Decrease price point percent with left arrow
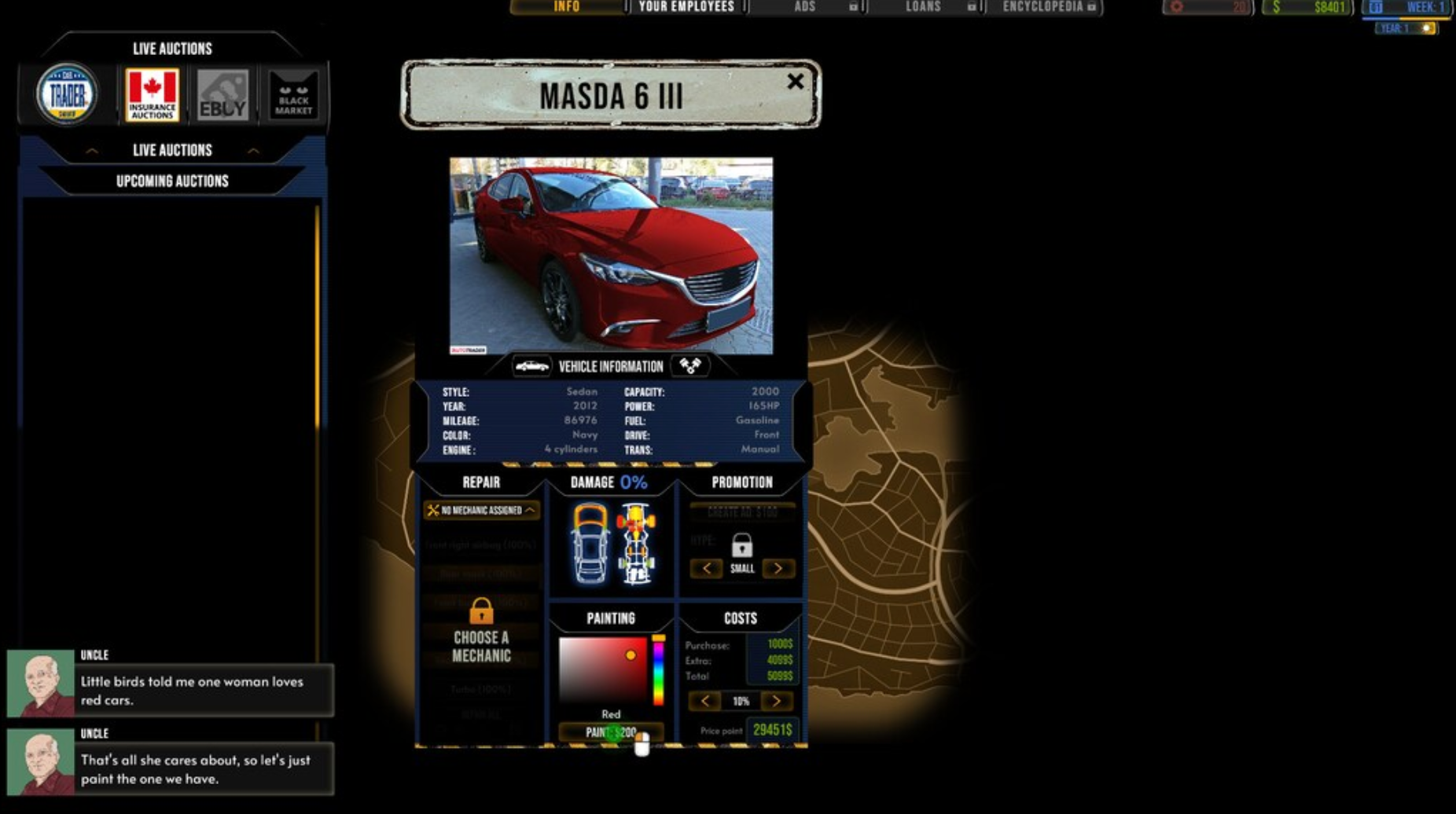This screenshot has height=814, width=1456. tap(705, 700)
